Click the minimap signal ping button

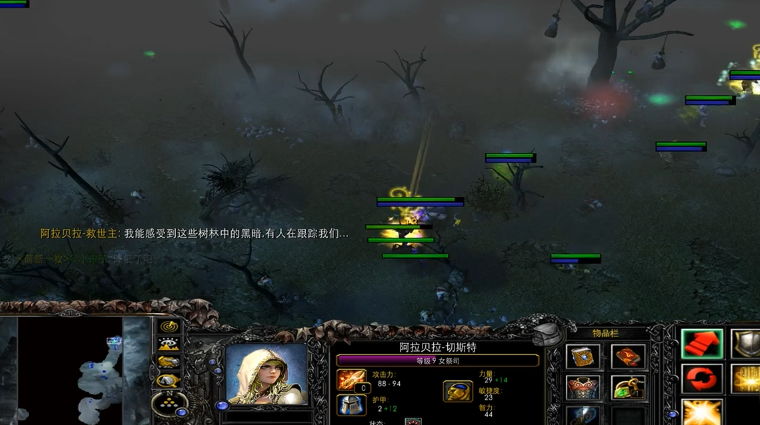coord(169,327)
